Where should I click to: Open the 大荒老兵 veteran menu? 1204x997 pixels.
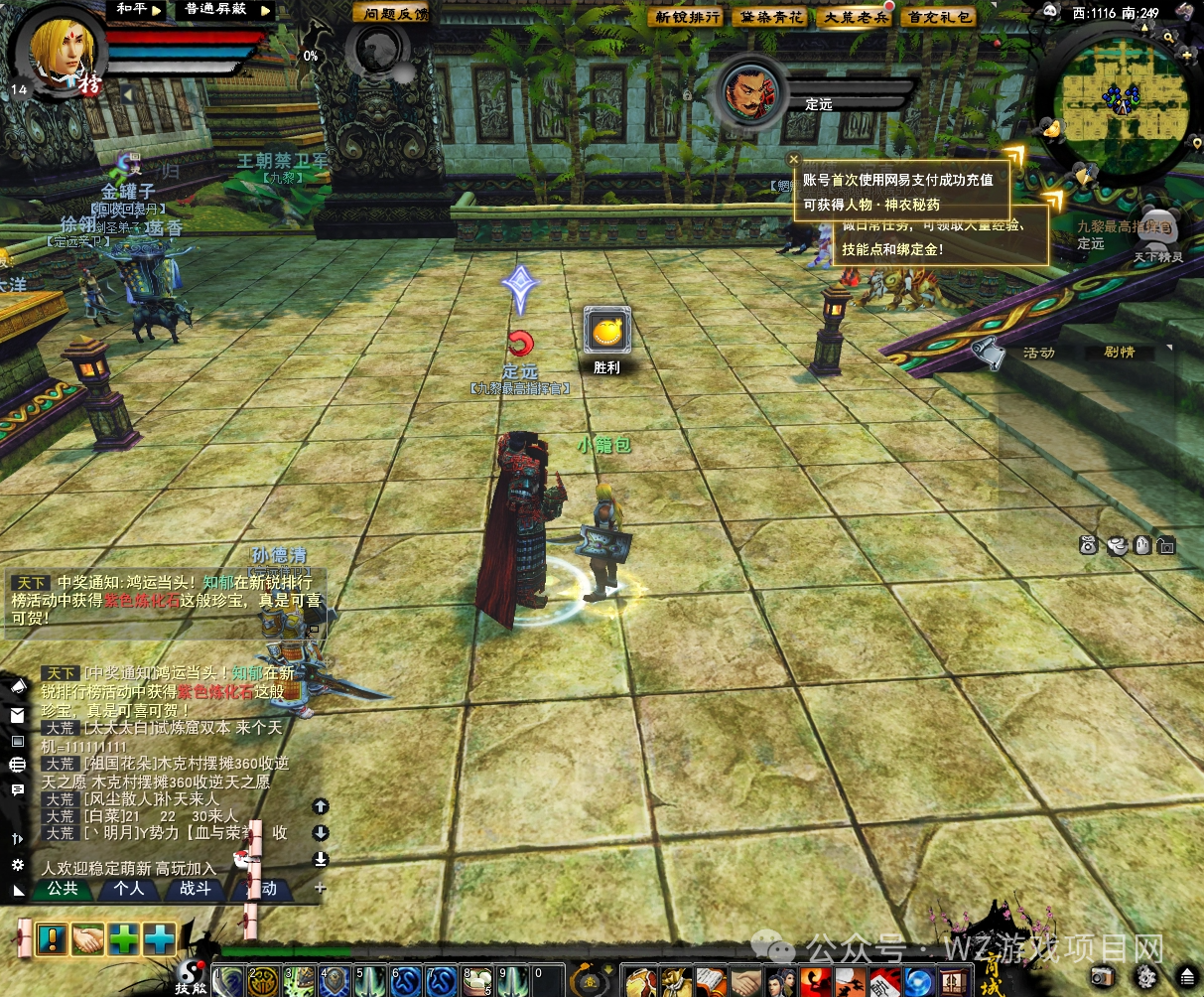[856, 17]
